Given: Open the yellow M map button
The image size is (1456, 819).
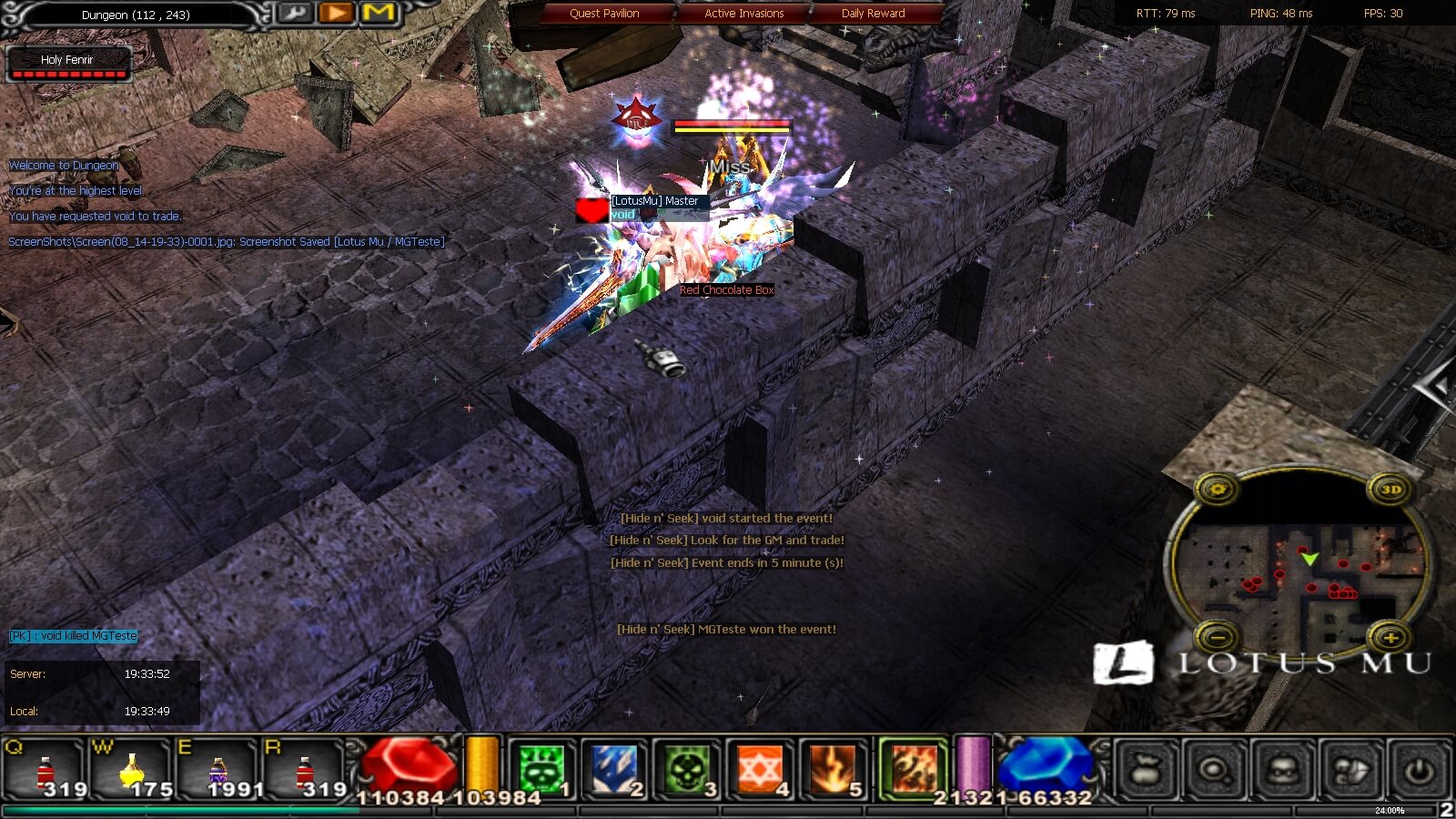Looking at the screenshot, I should pos(379,14).
